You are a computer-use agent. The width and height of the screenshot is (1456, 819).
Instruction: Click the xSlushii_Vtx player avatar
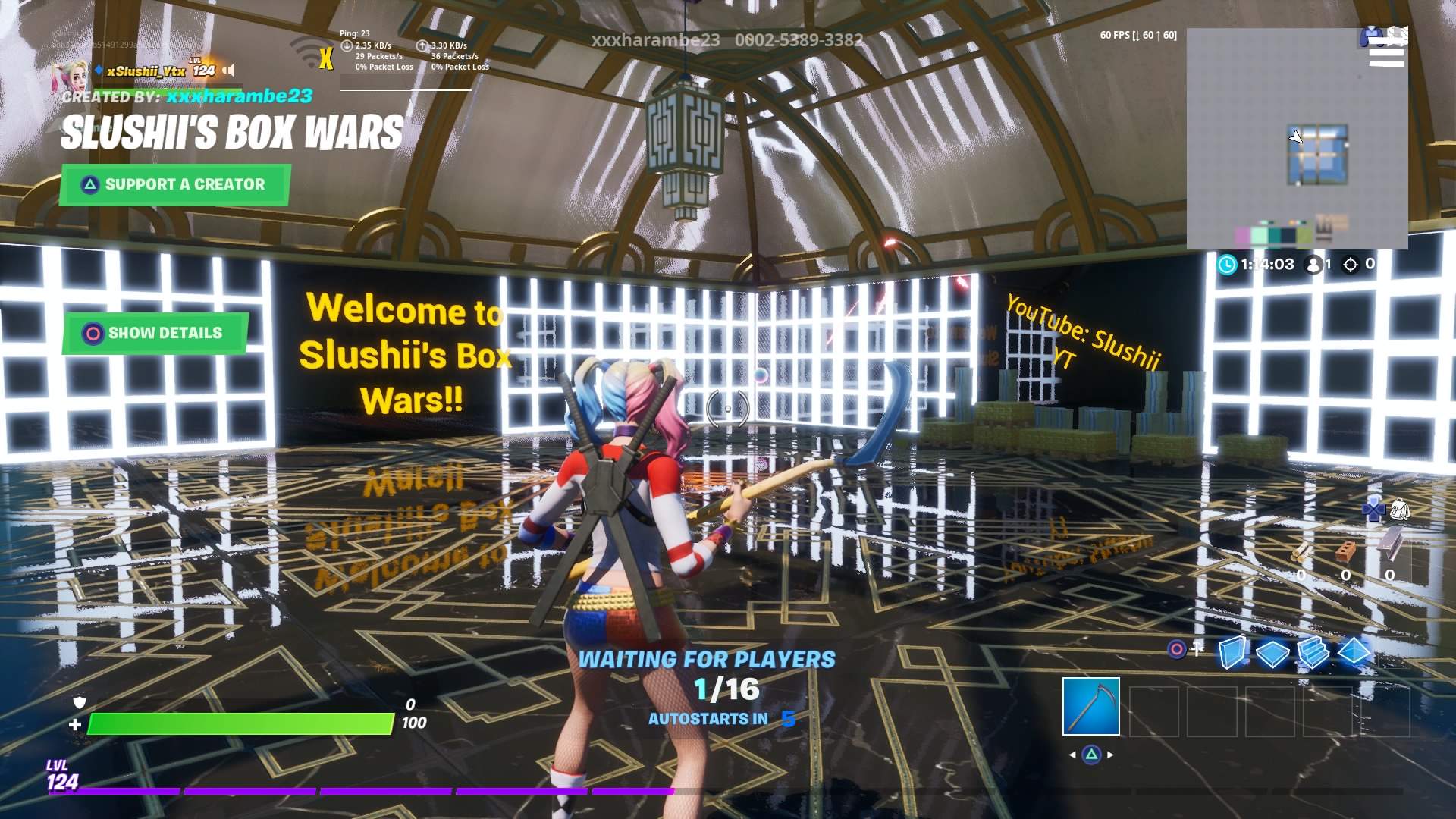(x=65, y=75)
